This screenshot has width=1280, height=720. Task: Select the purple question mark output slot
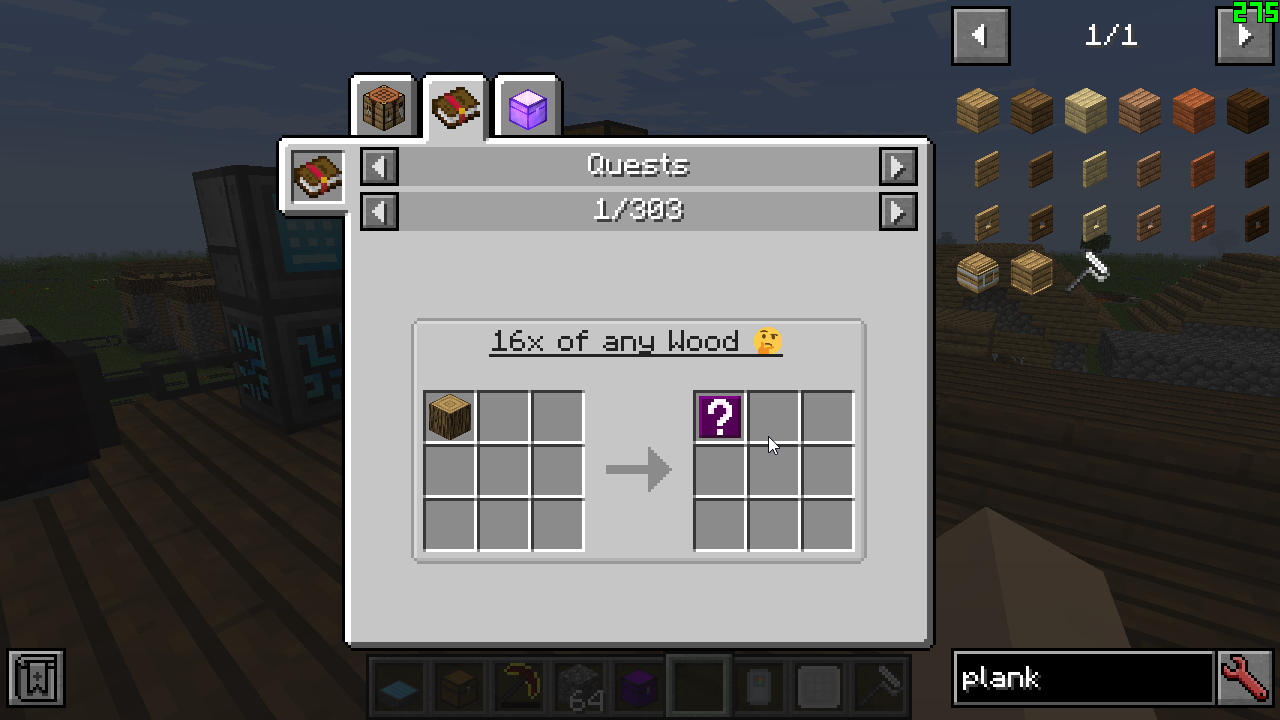click(x=720, y=417)
